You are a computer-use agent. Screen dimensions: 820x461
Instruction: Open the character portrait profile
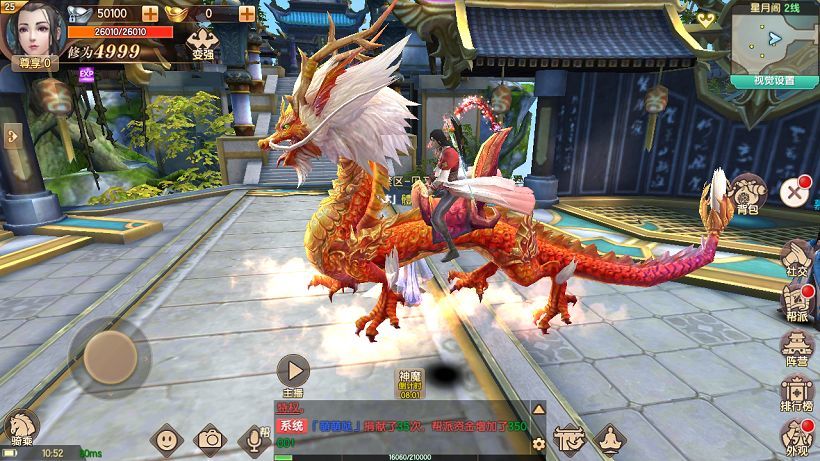[x=31, y=28]
